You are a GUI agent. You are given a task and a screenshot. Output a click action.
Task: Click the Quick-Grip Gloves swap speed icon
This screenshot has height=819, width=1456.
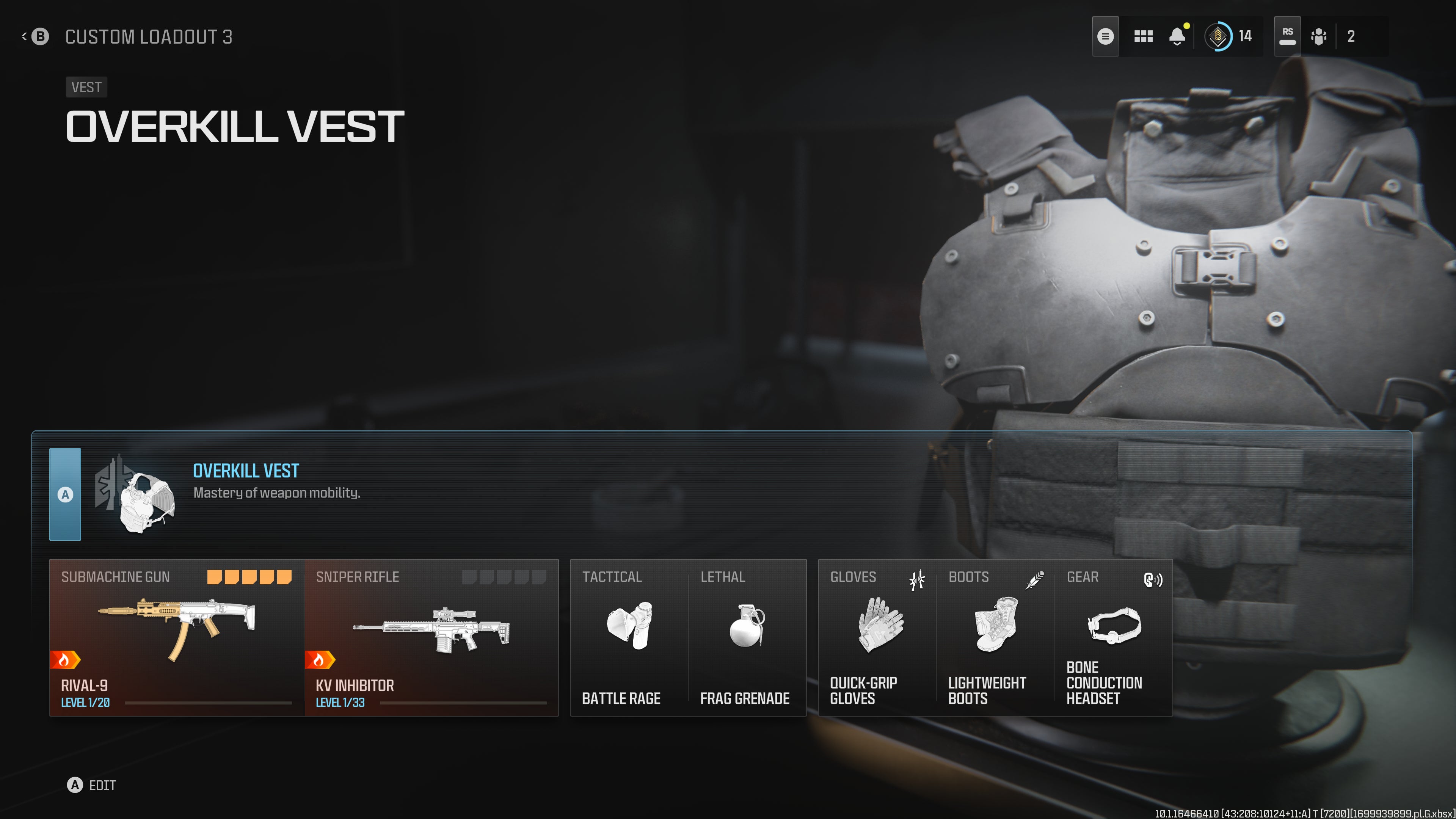pos(917,580)
